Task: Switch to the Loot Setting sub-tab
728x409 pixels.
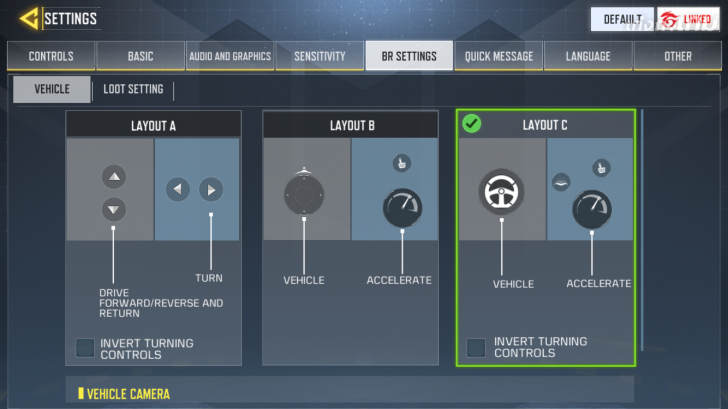Action: 133,89
